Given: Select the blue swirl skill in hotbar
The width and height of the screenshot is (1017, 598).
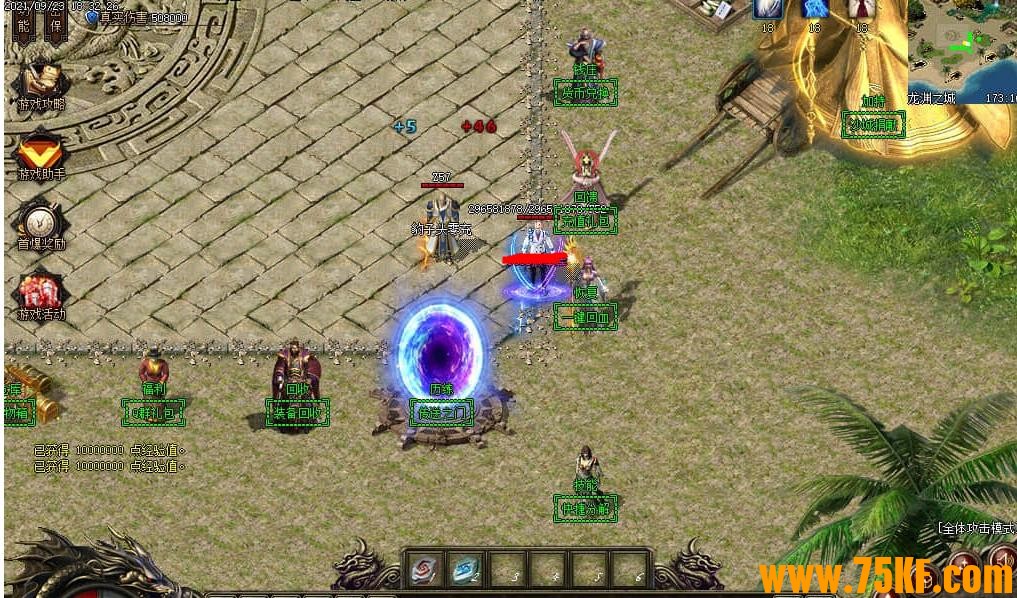Looking at the screenshot, I should pyautogui.click(x=464, y=569).
